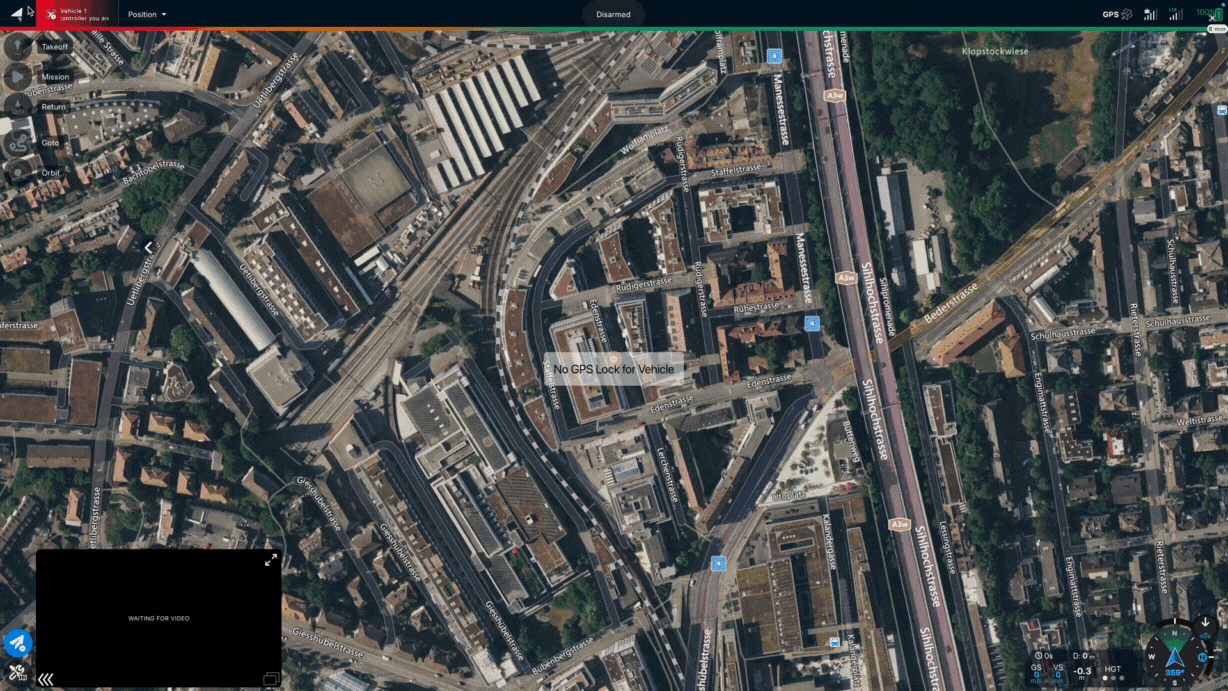
Task: Click the Disarmed status indicator
Action: point(613,14)
